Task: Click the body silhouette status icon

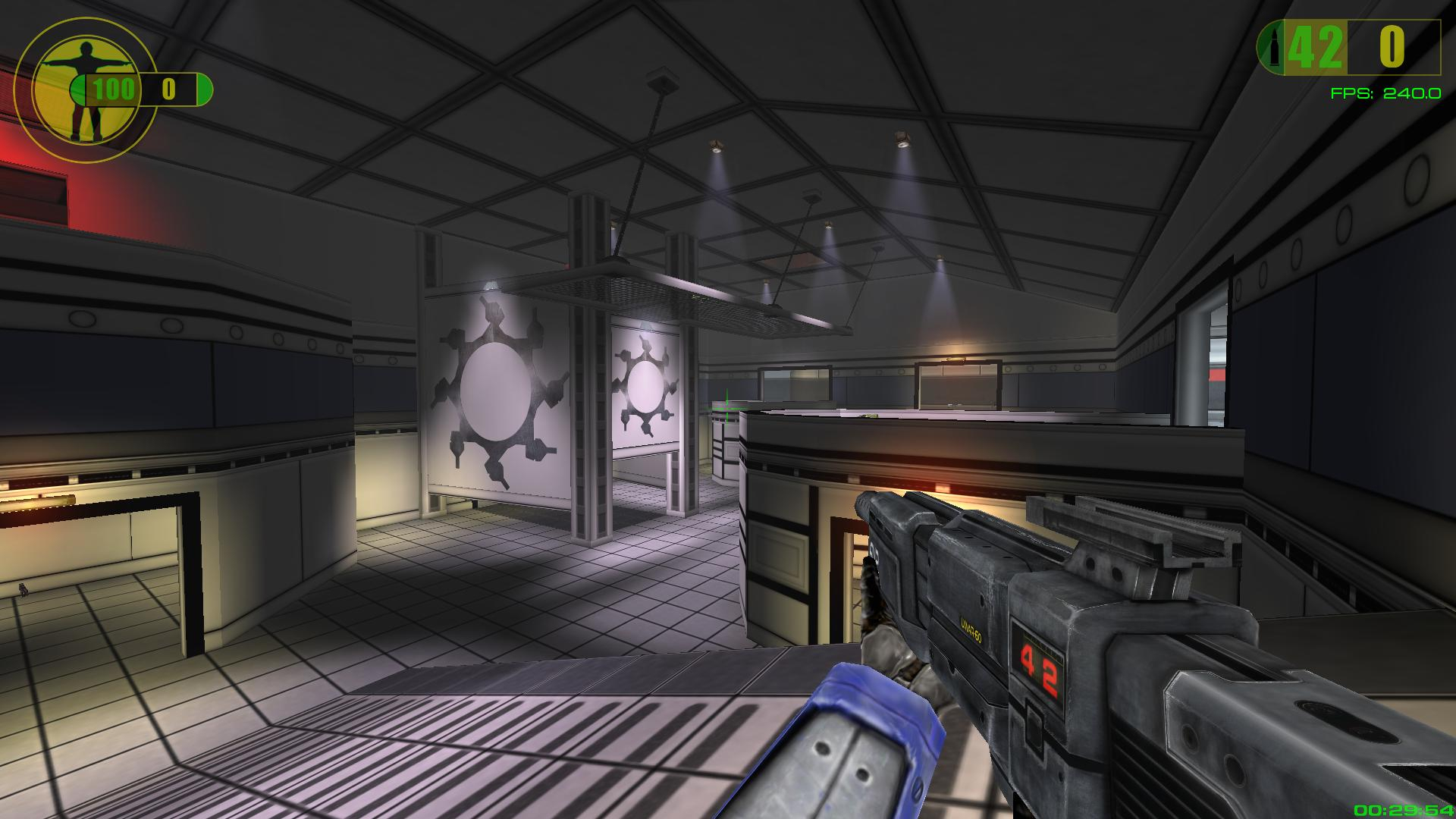Action: pyautogui.click(x=85, y=90)
